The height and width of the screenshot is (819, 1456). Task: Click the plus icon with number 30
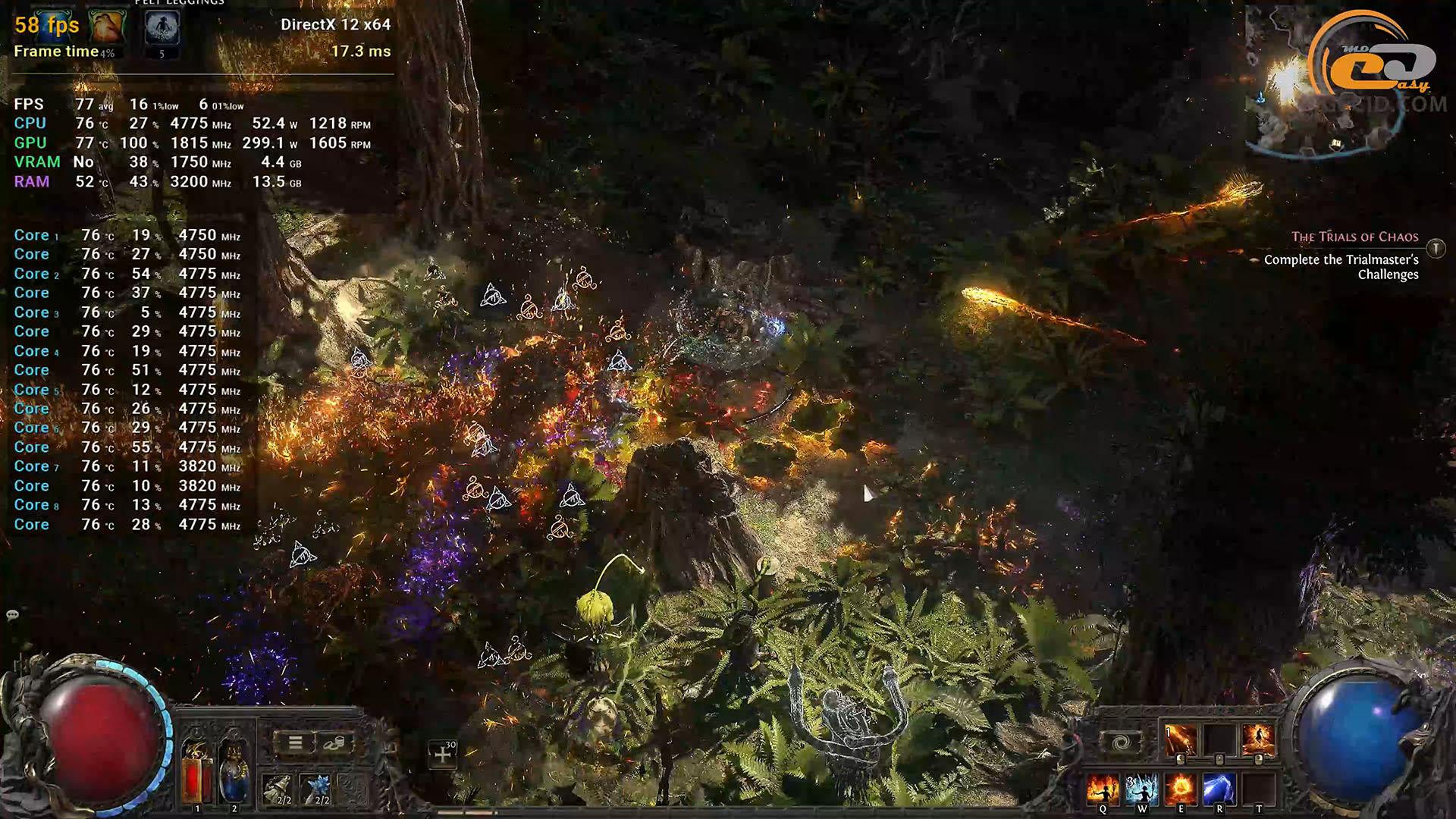[x=443, y=755]
